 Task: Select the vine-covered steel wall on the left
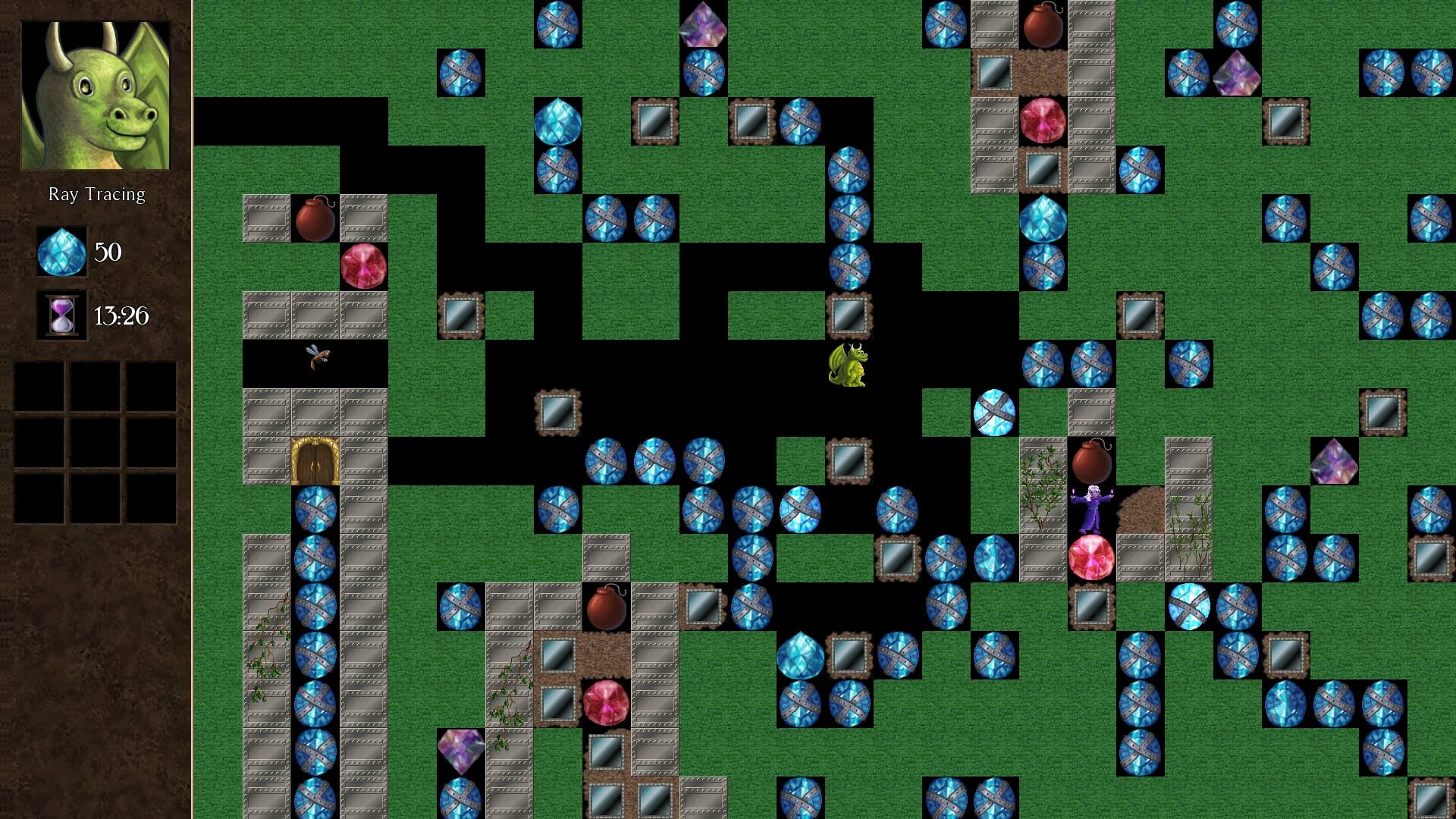265,652
